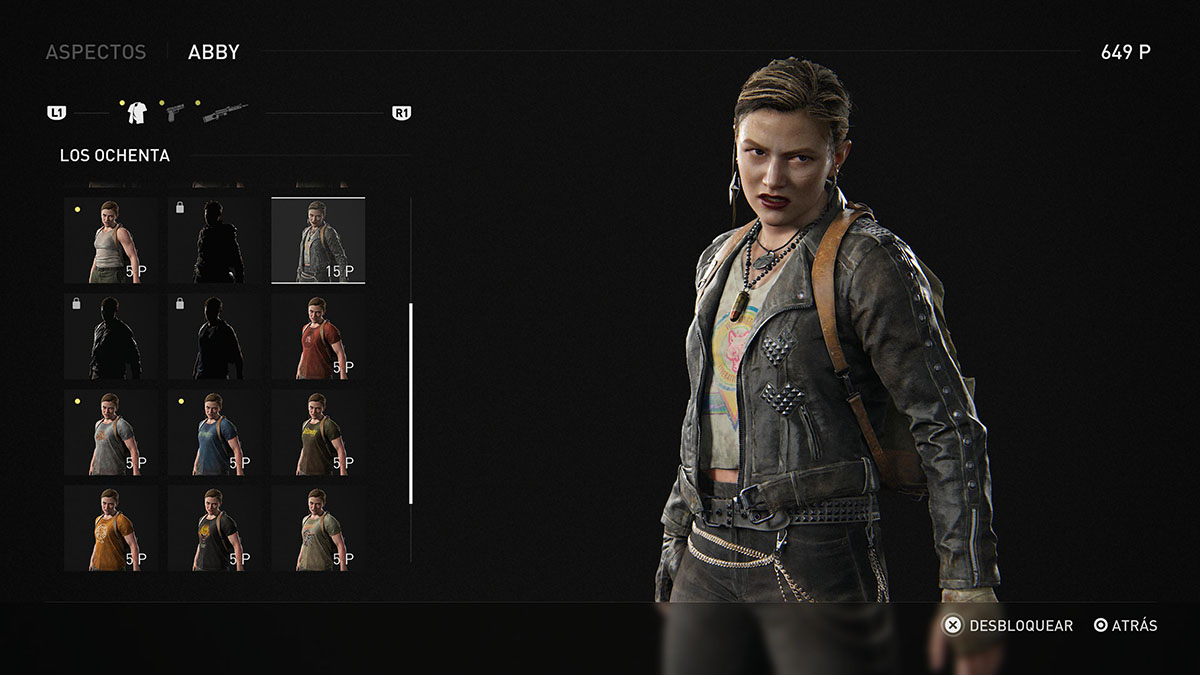The image size is (1200, 675).
Task: Choose the 15 P leather jacket outfit
Action: pos(318,240)
